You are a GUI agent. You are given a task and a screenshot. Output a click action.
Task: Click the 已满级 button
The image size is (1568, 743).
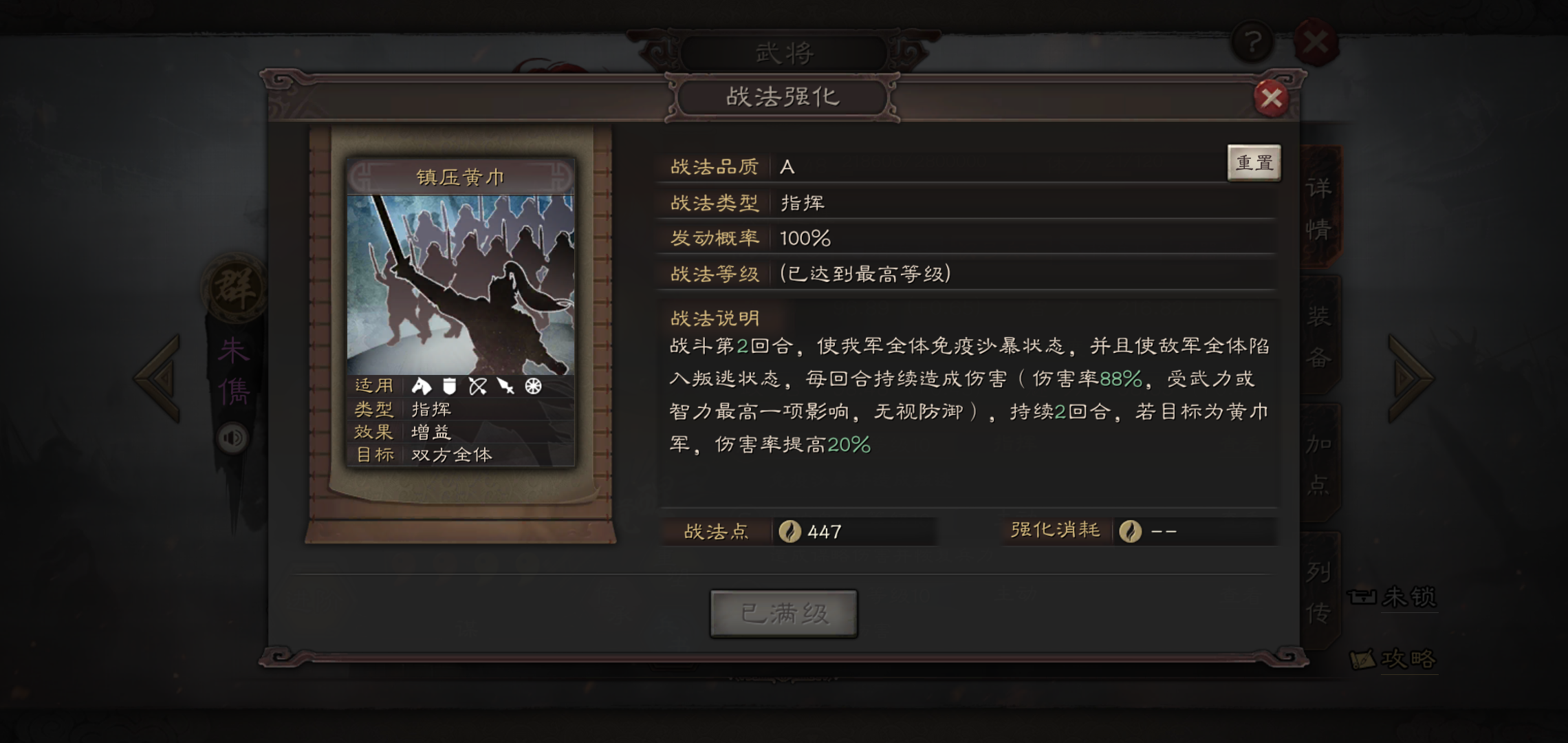click(x=784, y=614)
